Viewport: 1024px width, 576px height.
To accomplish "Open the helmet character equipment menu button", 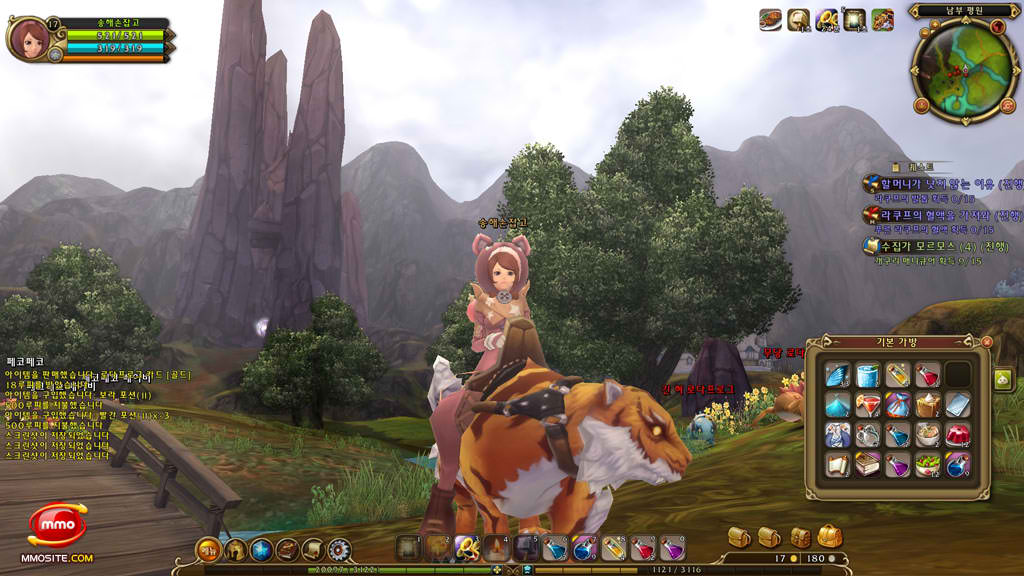I will tap(235, 548).
